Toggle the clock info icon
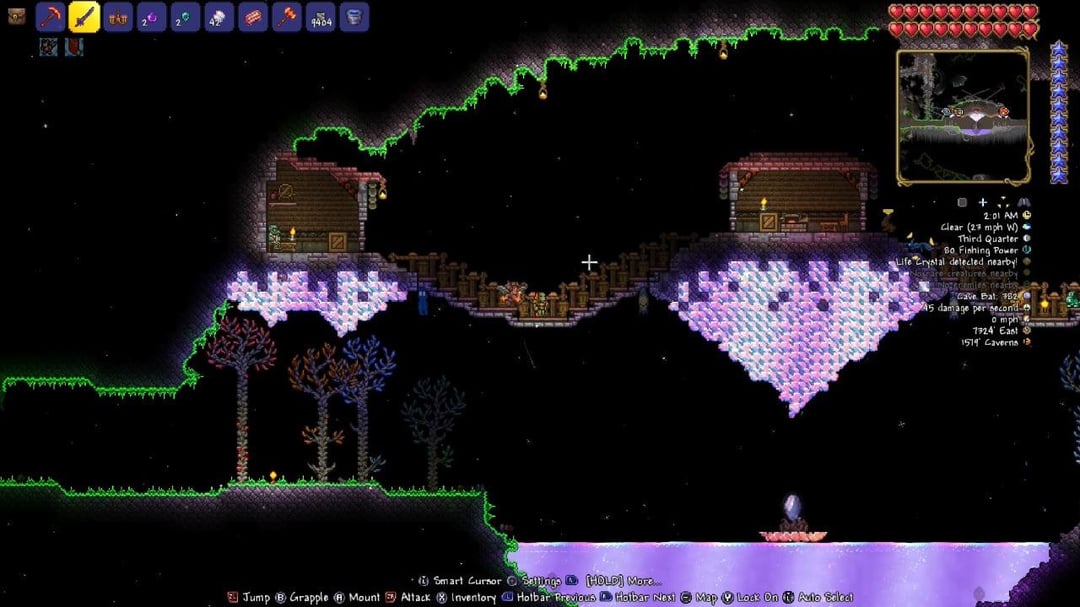The width and height of the screenshot is (1080, 607). [x=1026, y=215]
